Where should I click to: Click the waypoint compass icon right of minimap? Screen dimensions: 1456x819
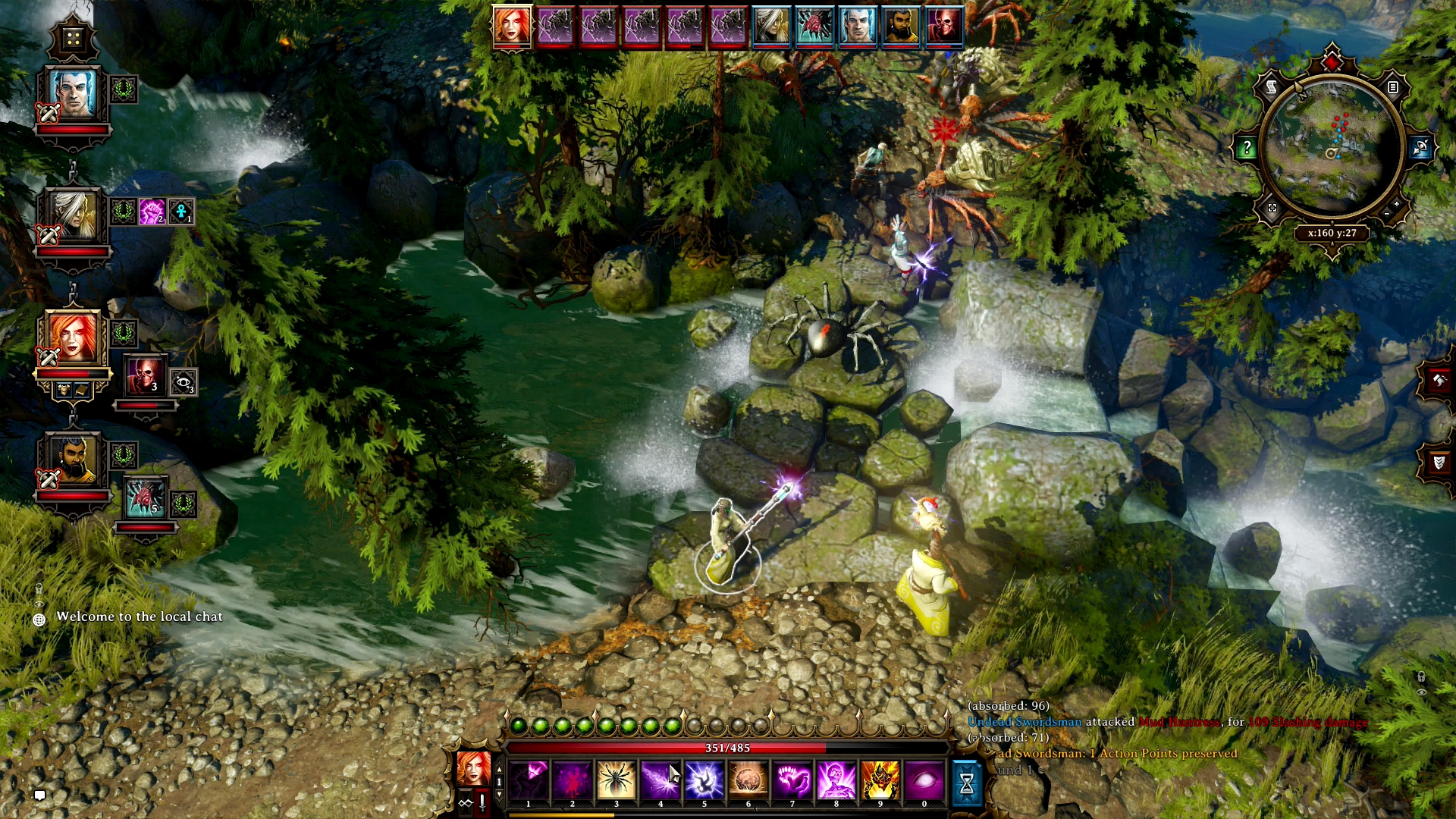pyautogui.click(x=1420, y=147)
